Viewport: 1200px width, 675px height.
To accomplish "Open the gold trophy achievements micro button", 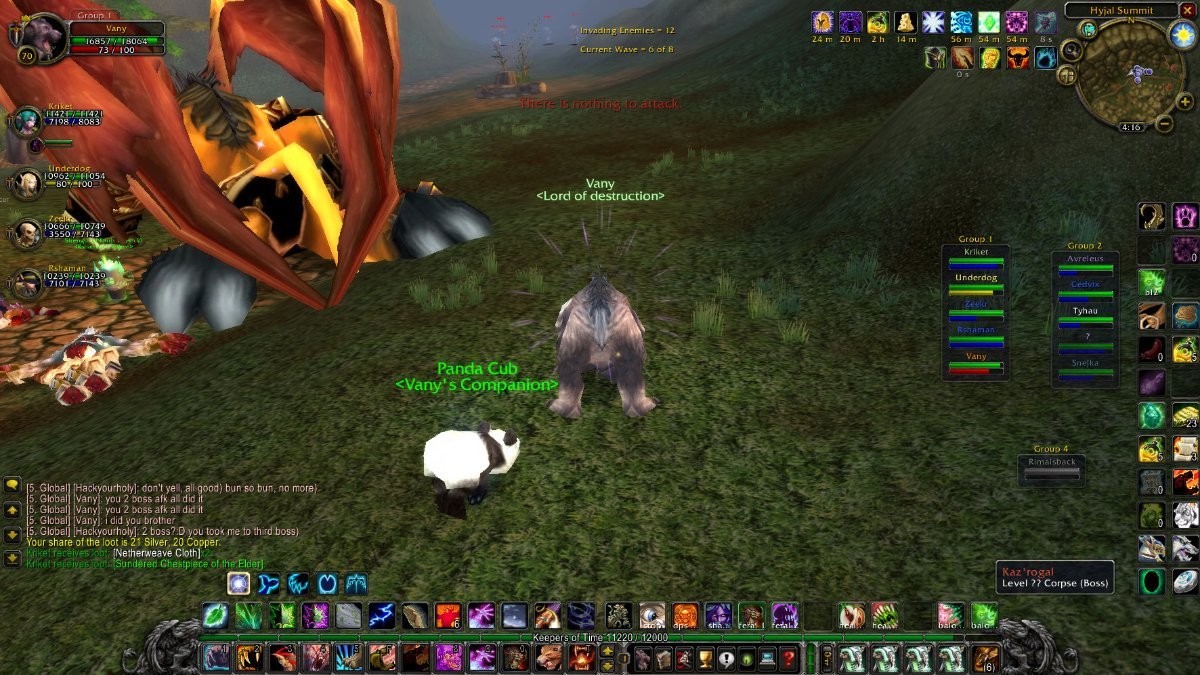I will (704, 657).
